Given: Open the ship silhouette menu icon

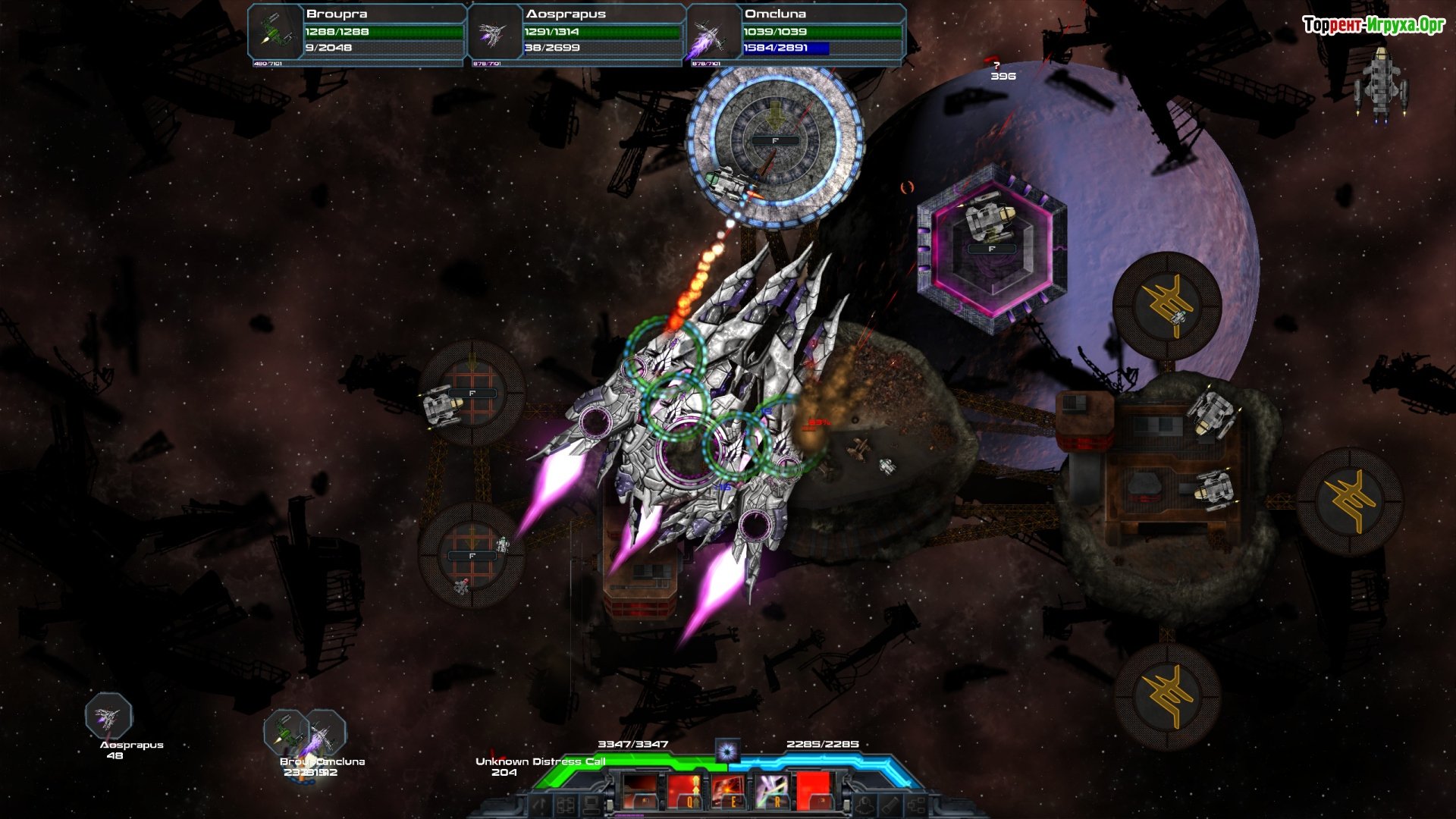Looking at the screenshot, I should (x=864, y=805).
